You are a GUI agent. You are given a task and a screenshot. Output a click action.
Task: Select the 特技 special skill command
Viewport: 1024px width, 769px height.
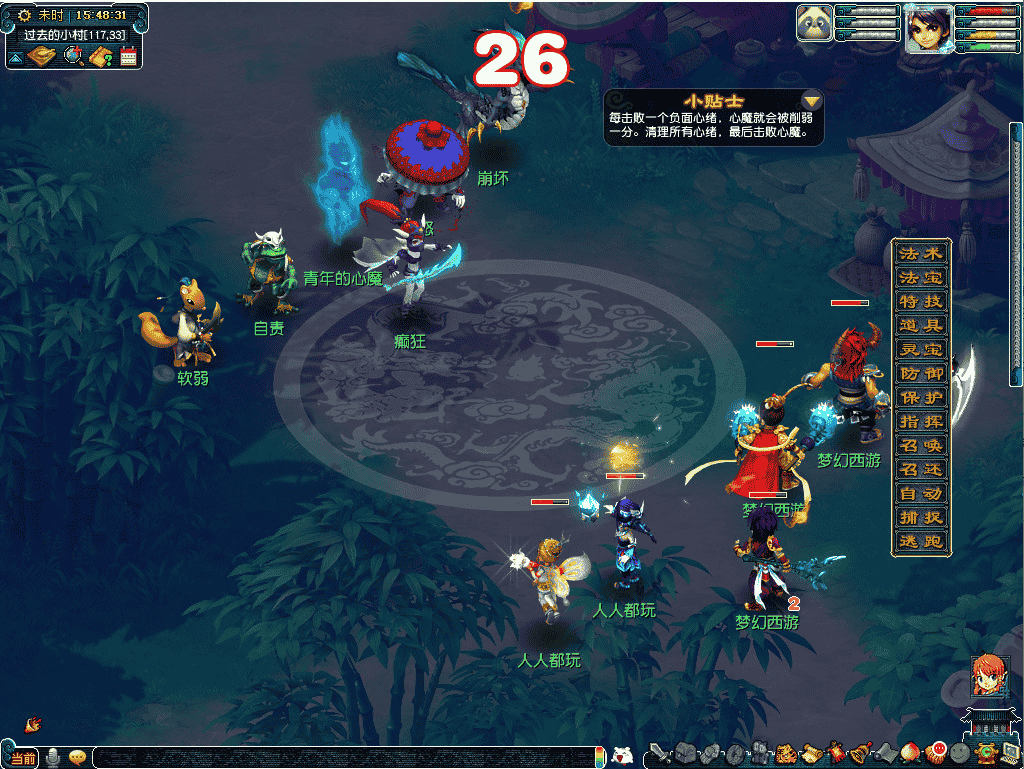920,302
